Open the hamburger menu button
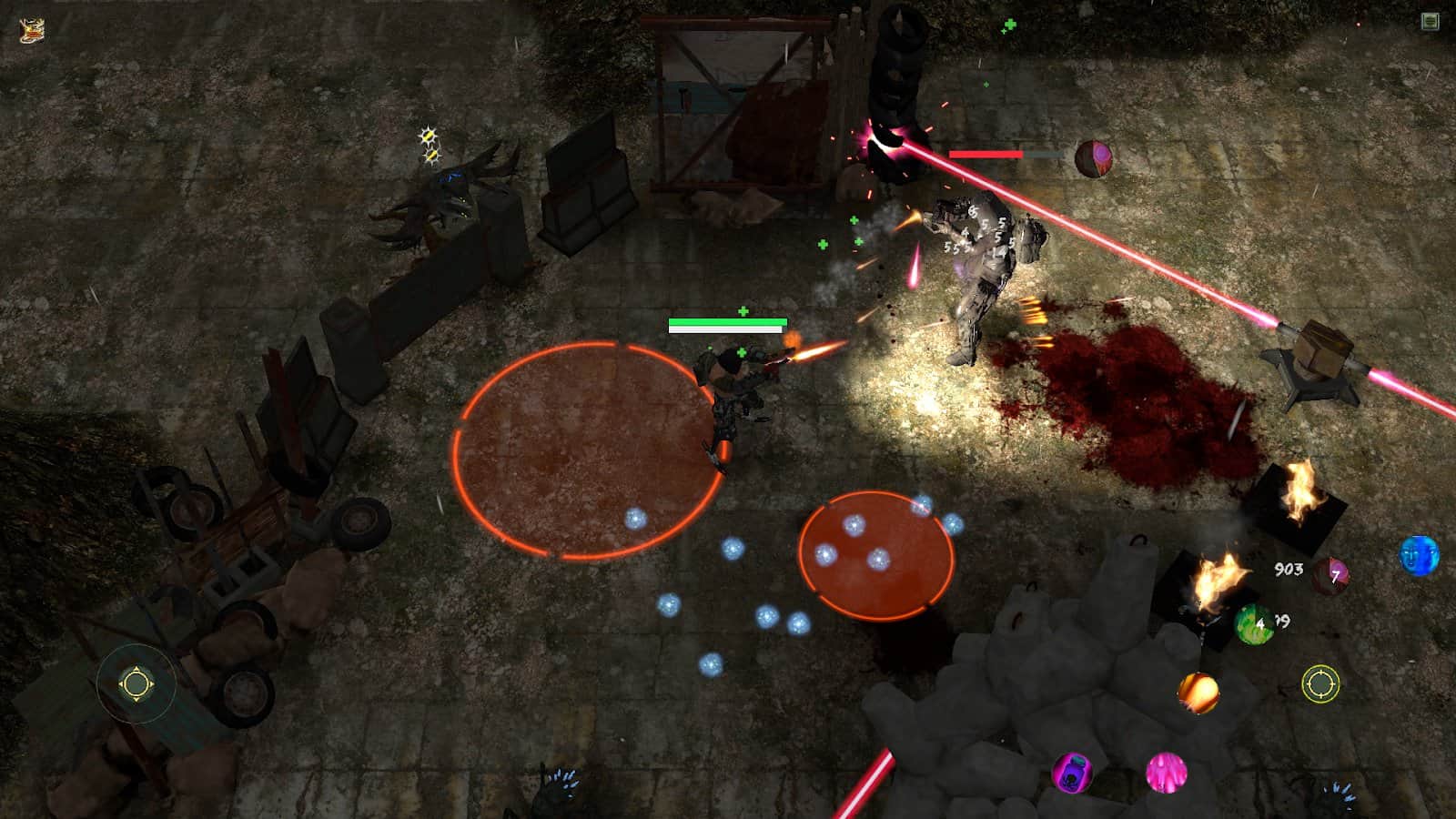Screen dimensions: 1456x819 (x=1430, y=21)
